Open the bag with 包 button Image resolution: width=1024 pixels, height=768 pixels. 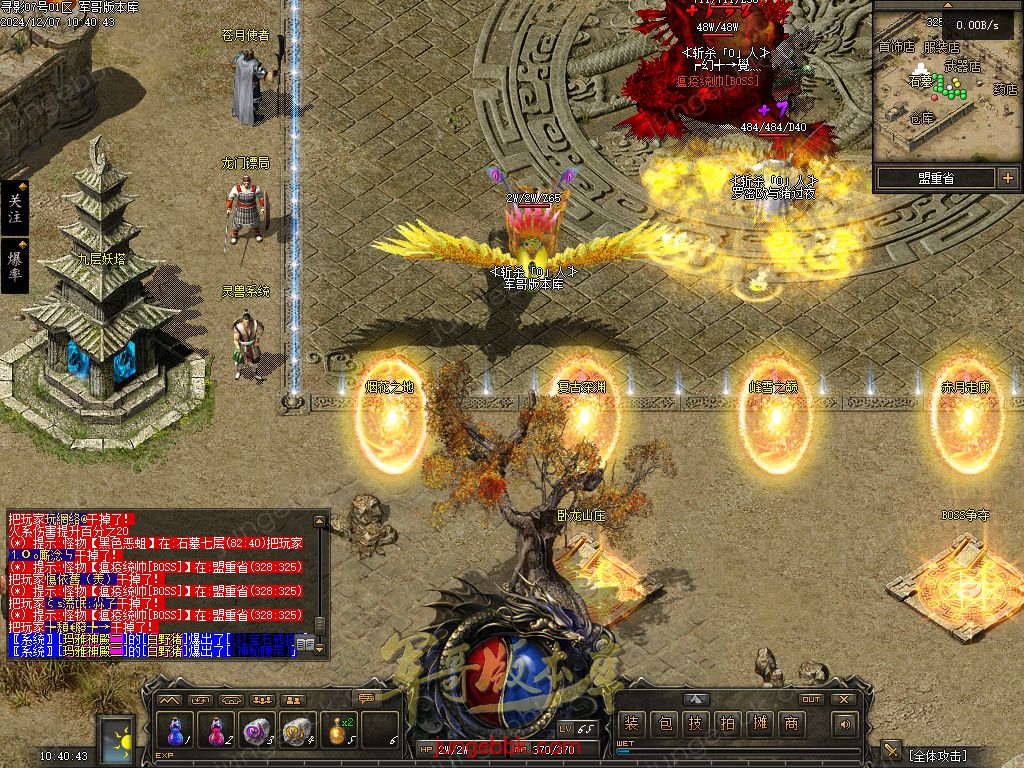663,723
